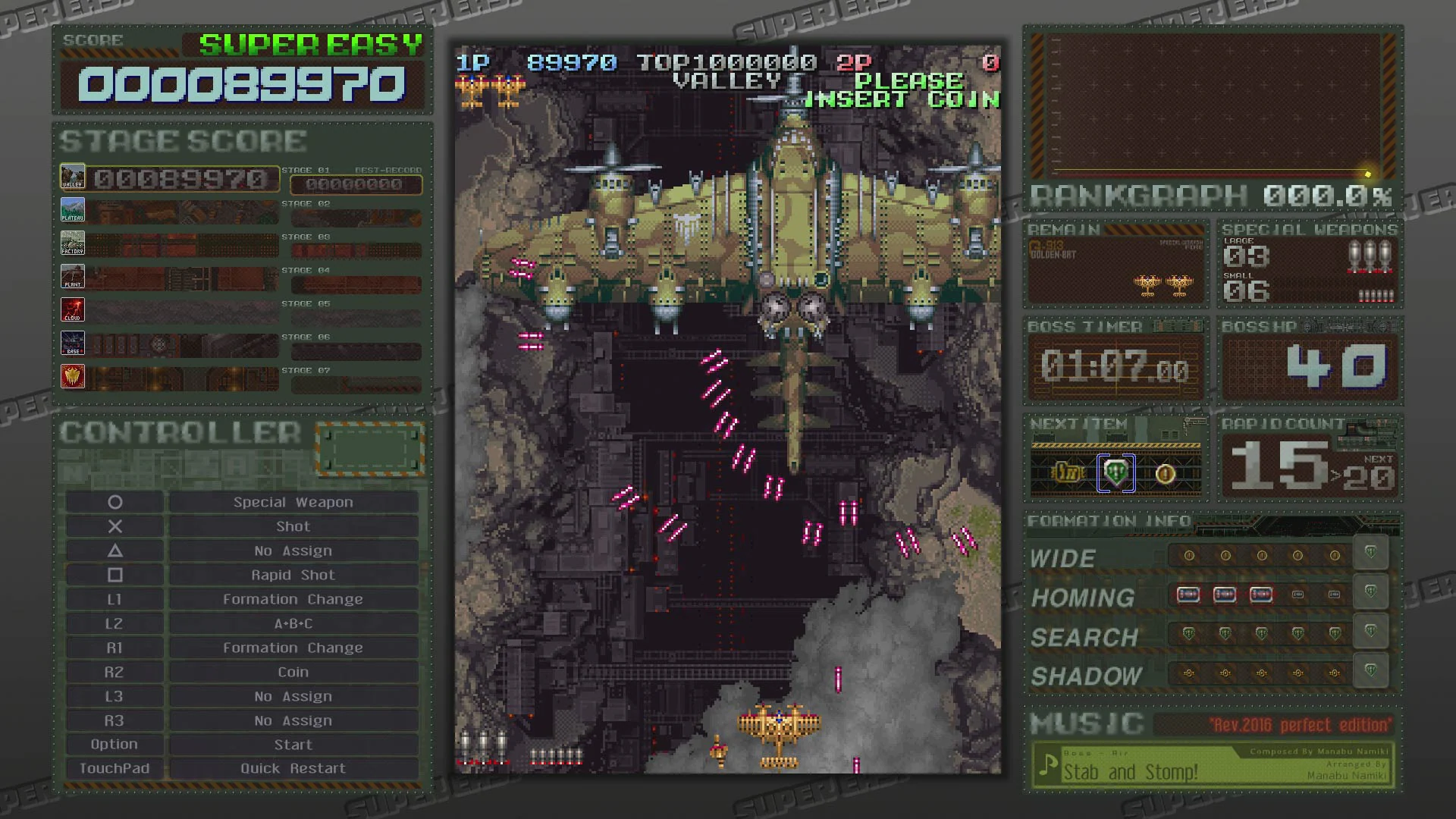Click the Formation Info panel header

[1109, 522]
